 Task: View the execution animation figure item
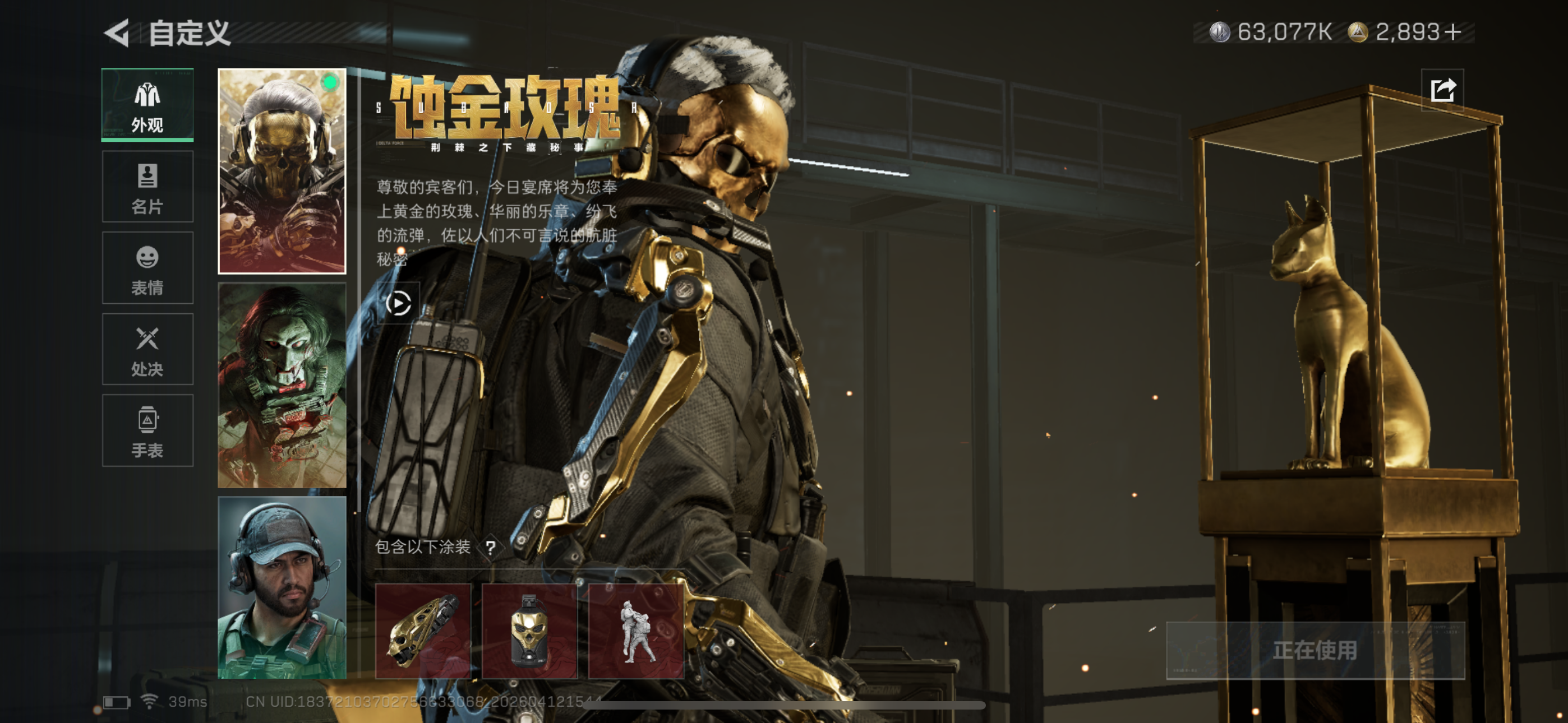coord(636,631)
